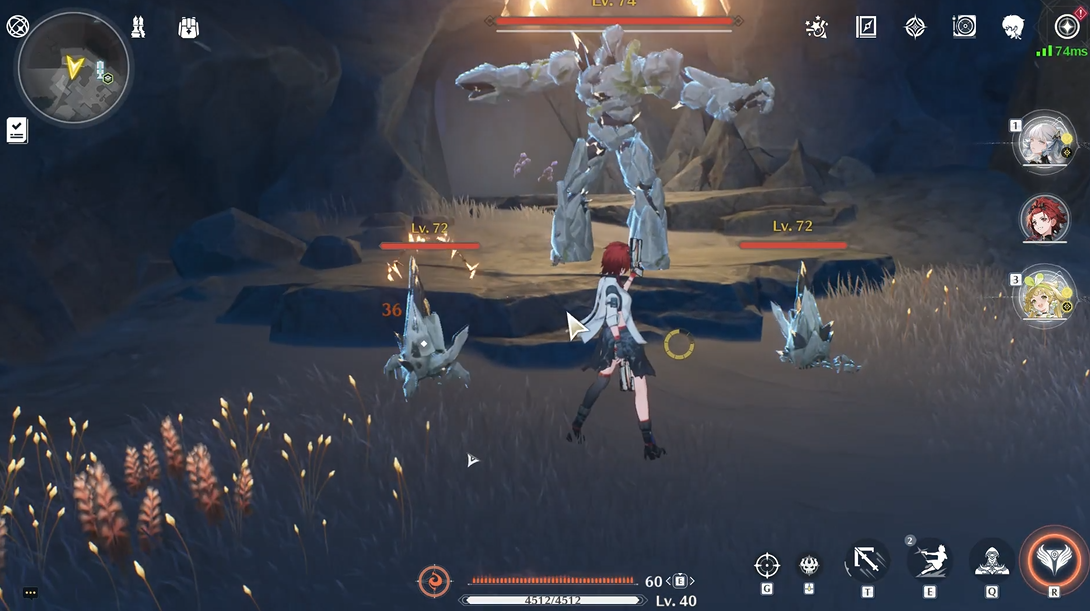Switch to the blonde party member
The height and width of the screenshot is (611, 1090).
point(1044,296)
